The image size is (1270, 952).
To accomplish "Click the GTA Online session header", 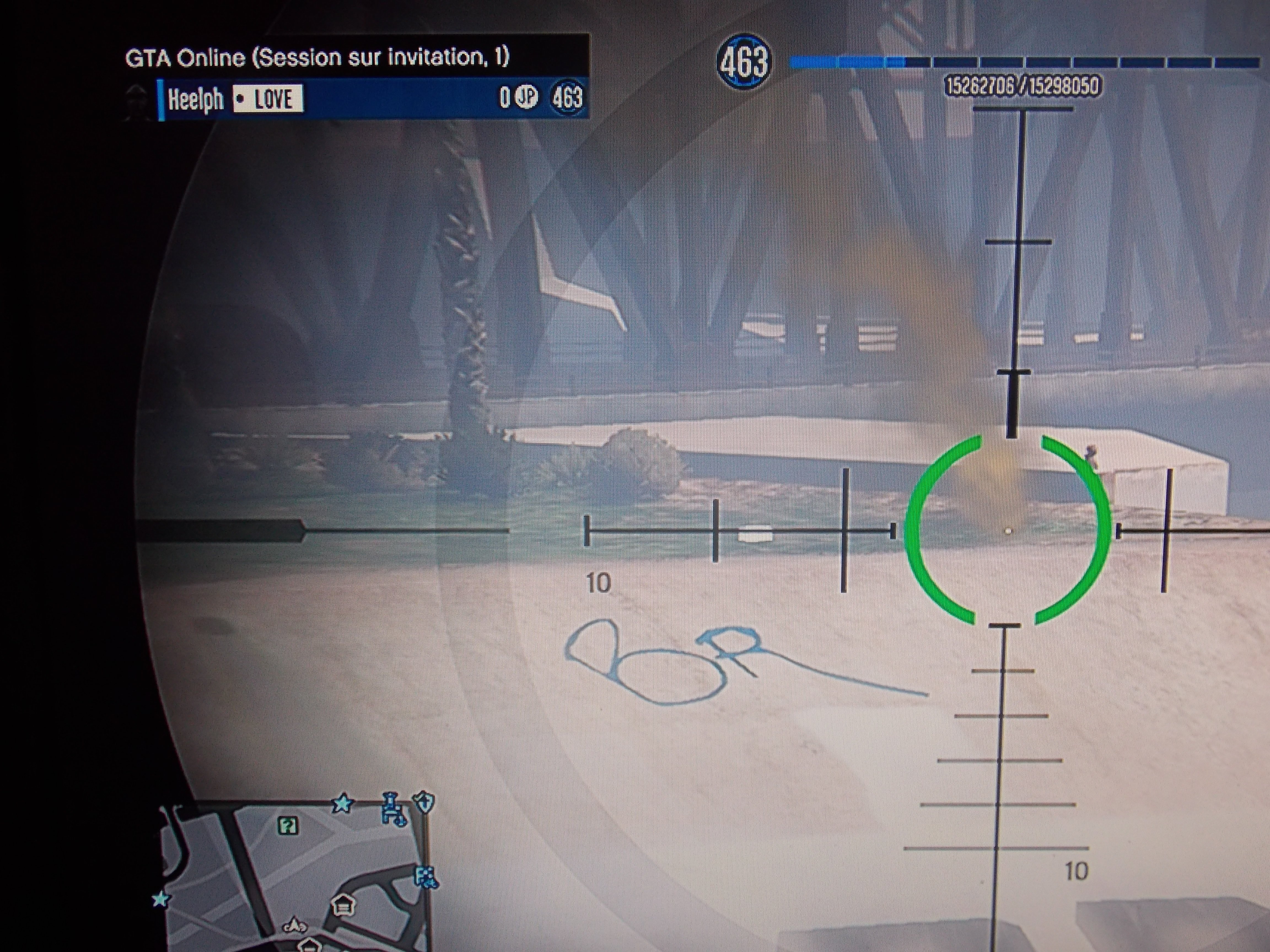I will 317,57.
